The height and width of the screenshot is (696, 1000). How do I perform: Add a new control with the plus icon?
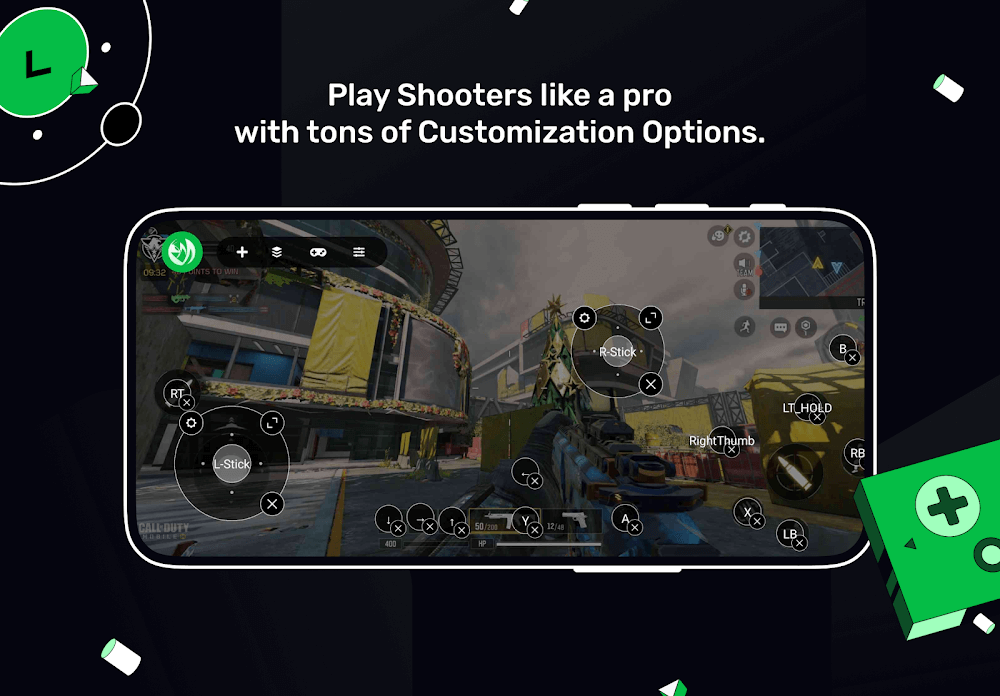click(242, 252)
